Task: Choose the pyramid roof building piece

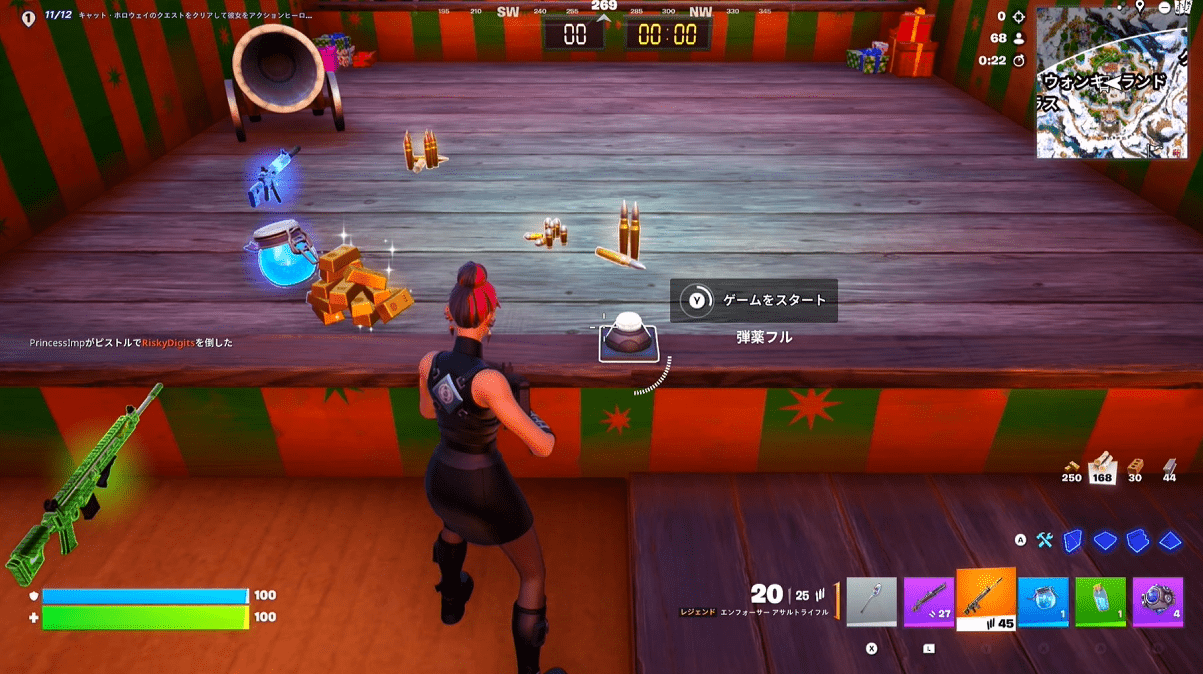Action: (1170, 541)
